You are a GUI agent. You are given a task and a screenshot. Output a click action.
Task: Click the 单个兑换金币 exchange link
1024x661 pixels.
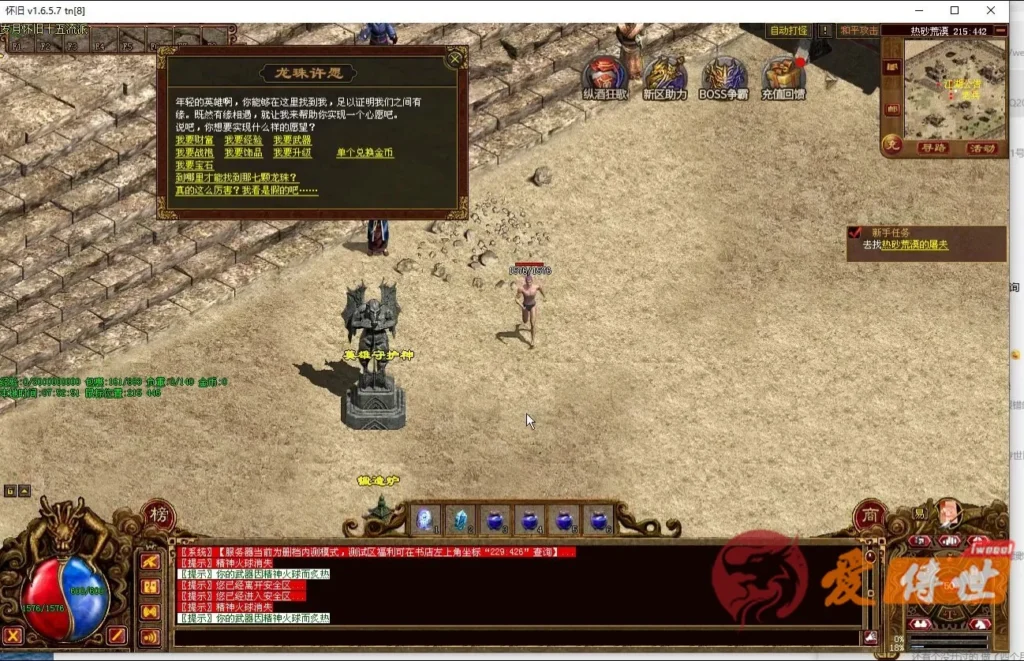[365, 153]
